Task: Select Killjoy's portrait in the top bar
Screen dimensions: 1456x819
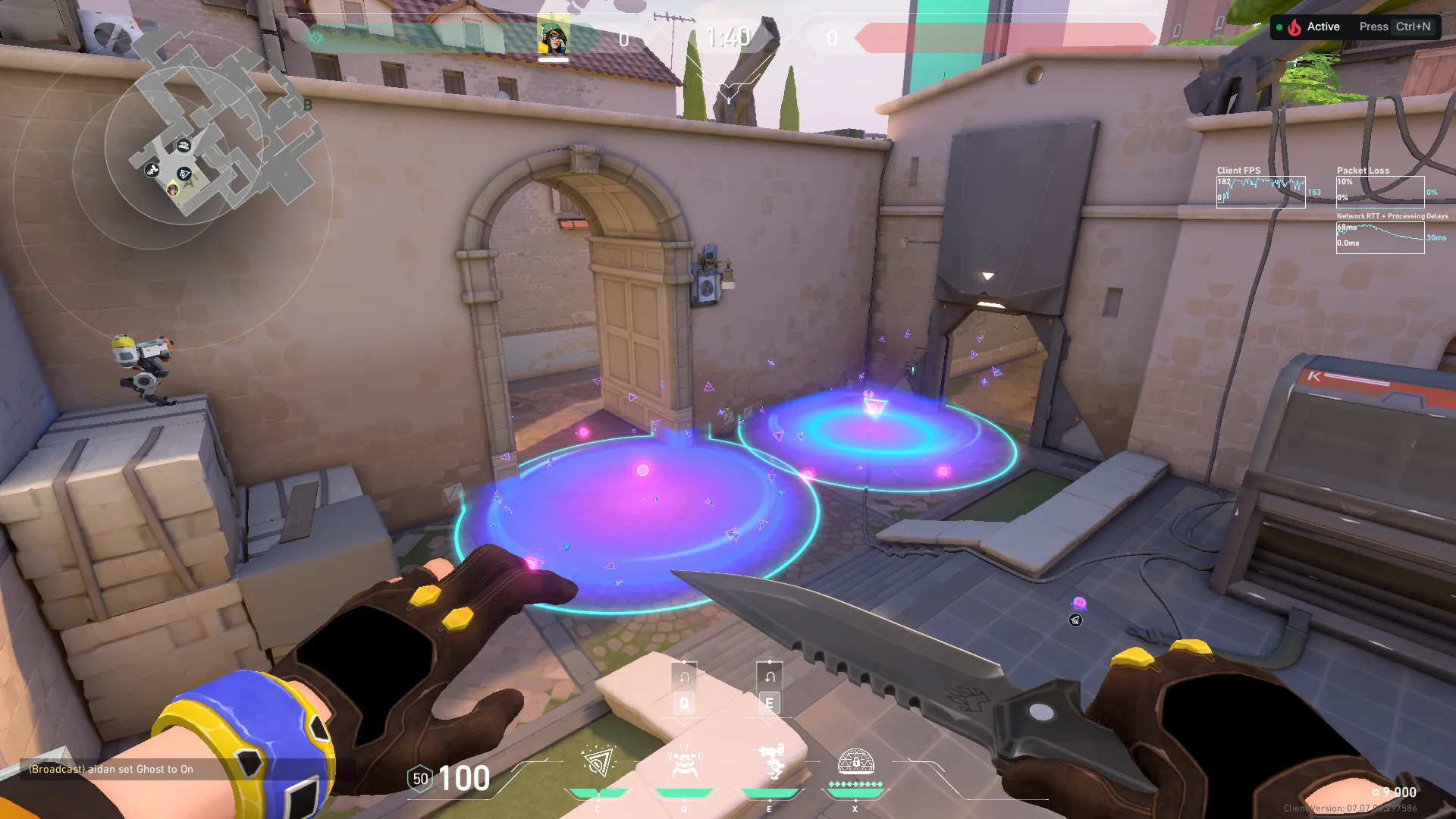Action: point(554,35)
